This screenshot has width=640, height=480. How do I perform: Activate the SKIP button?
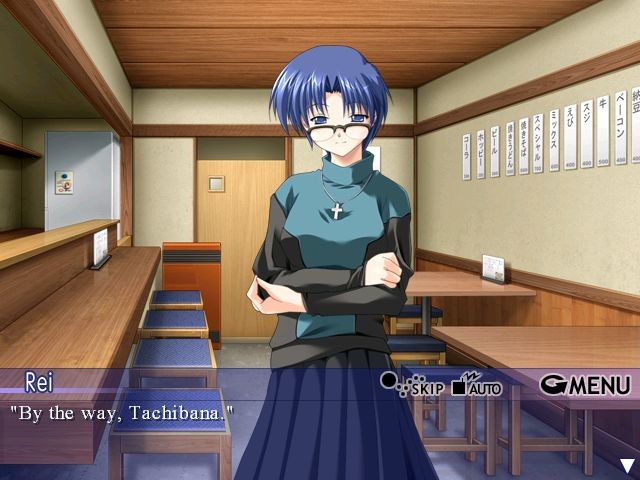(411, 384)
